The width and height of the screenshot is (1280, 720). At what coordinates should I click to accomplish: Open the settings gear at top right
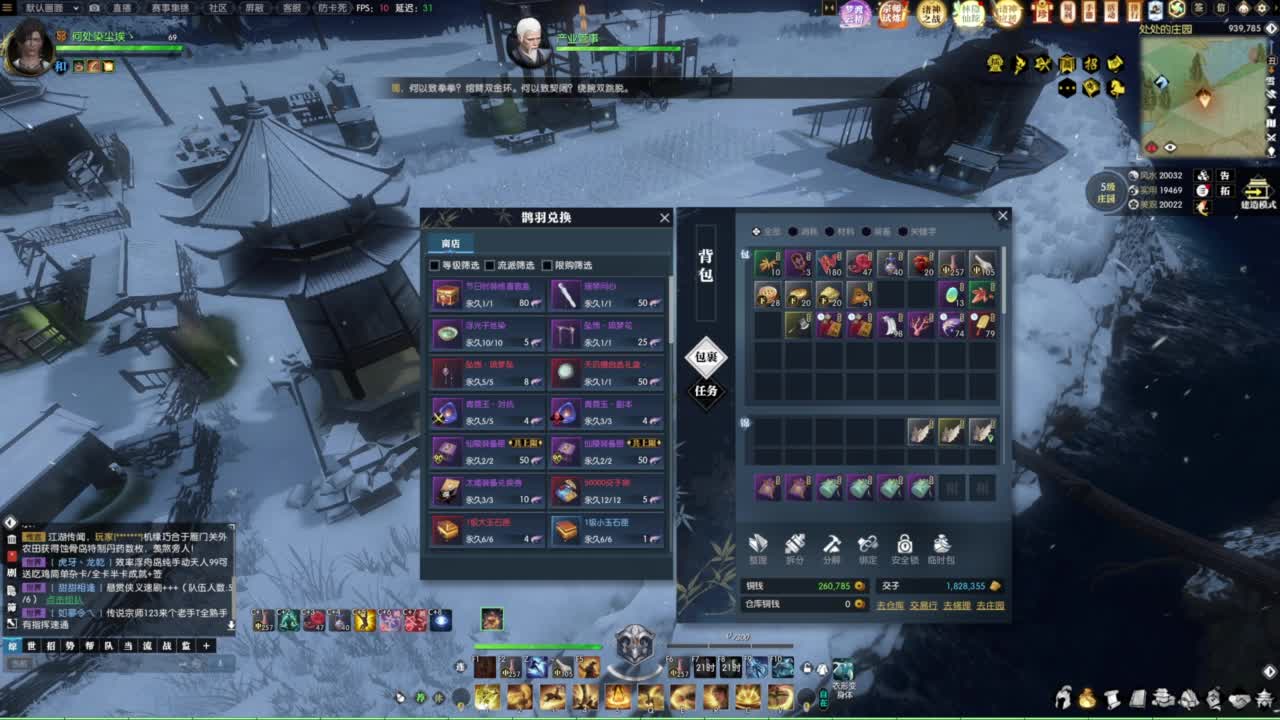pyautogui.click(x=1260, y=7)
